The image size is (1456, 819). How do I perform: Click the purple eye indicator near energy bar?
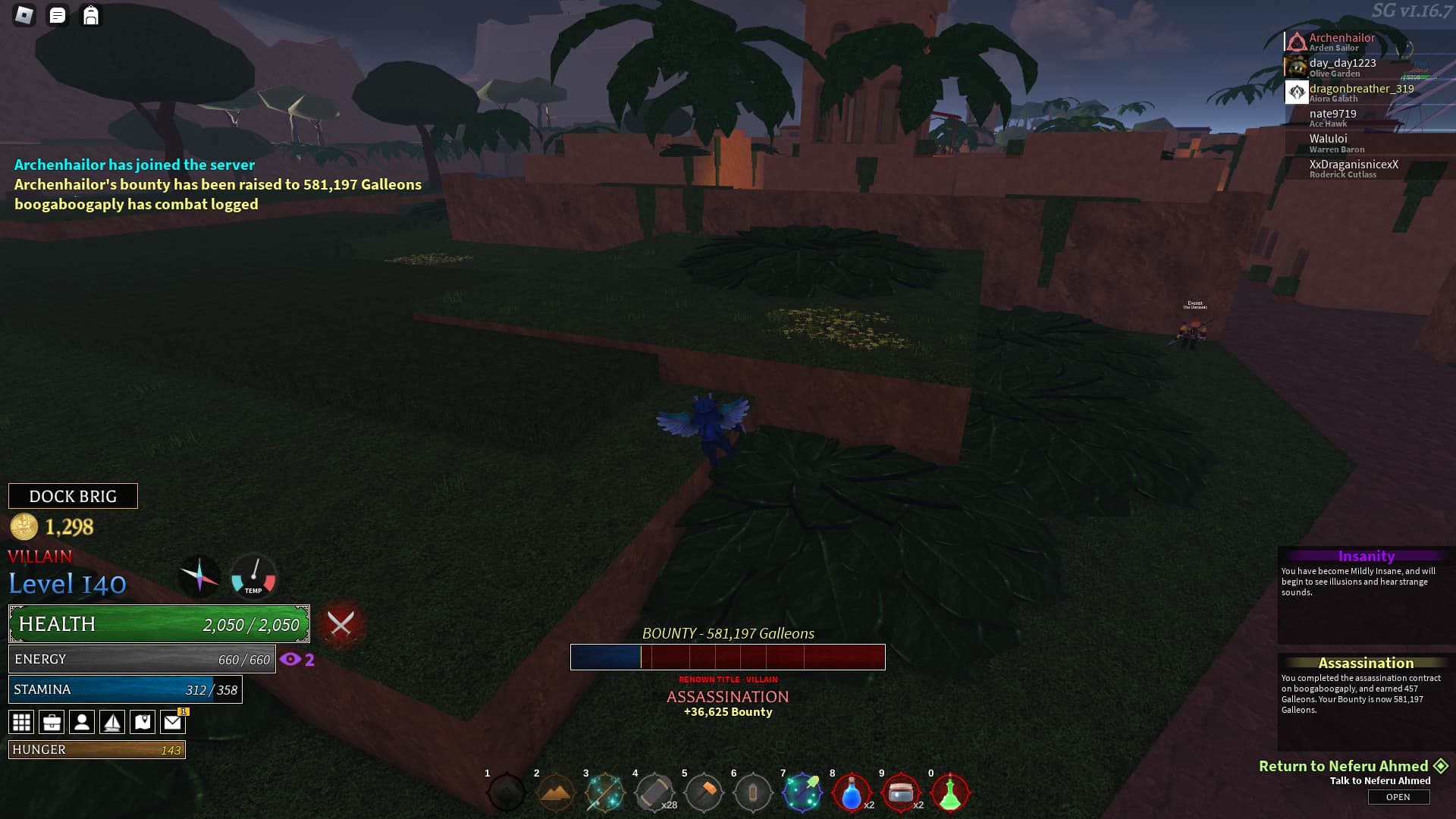290,659
